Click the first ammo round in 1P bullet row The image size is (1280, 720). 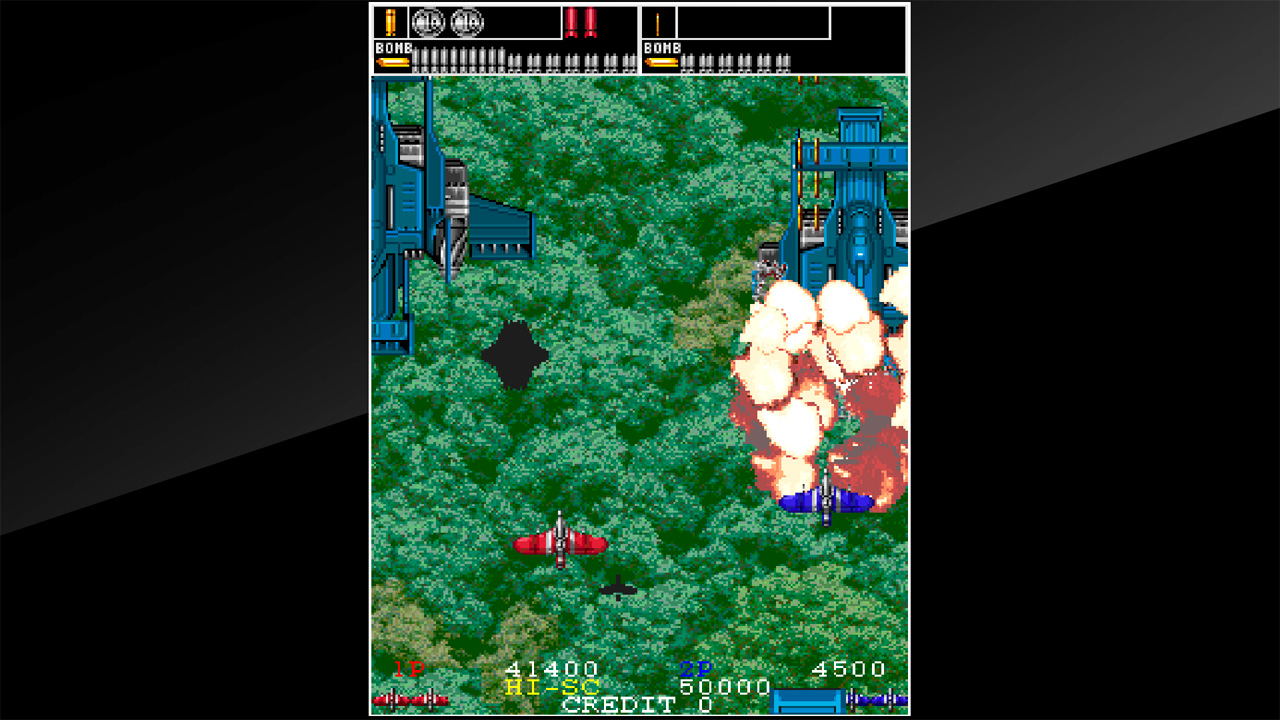coord(414,58)
